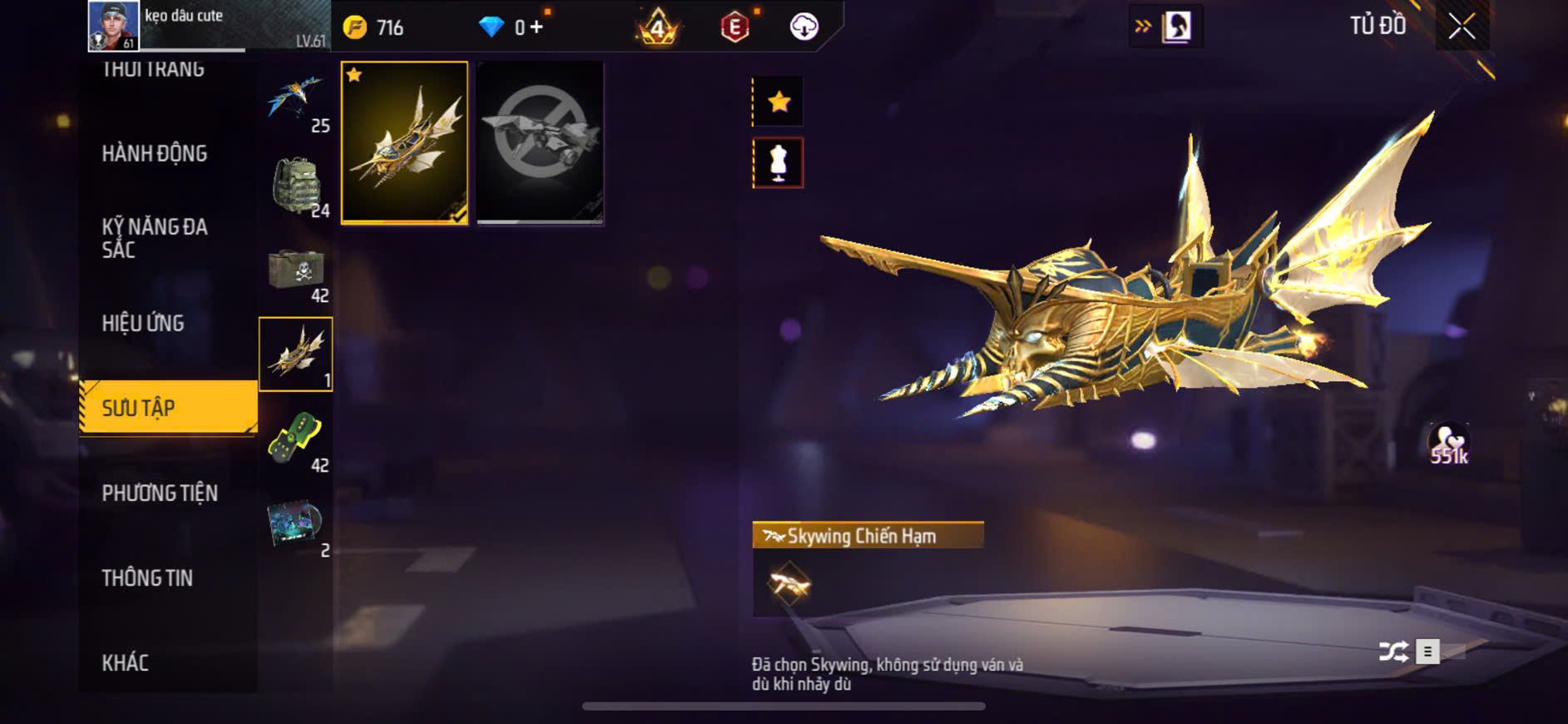The height and width of the screenshot is (724, 1568).
Task: Show the Thông Tin section
Action: (x=147, y=578)
